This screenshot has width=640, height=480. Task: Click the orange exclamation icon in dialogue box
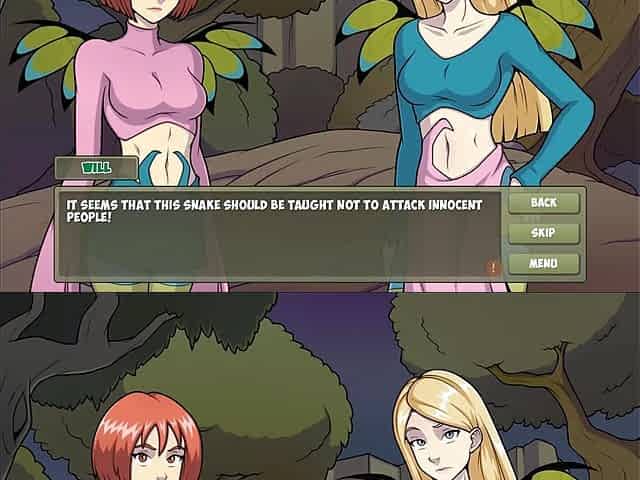[x=493, y=267]
